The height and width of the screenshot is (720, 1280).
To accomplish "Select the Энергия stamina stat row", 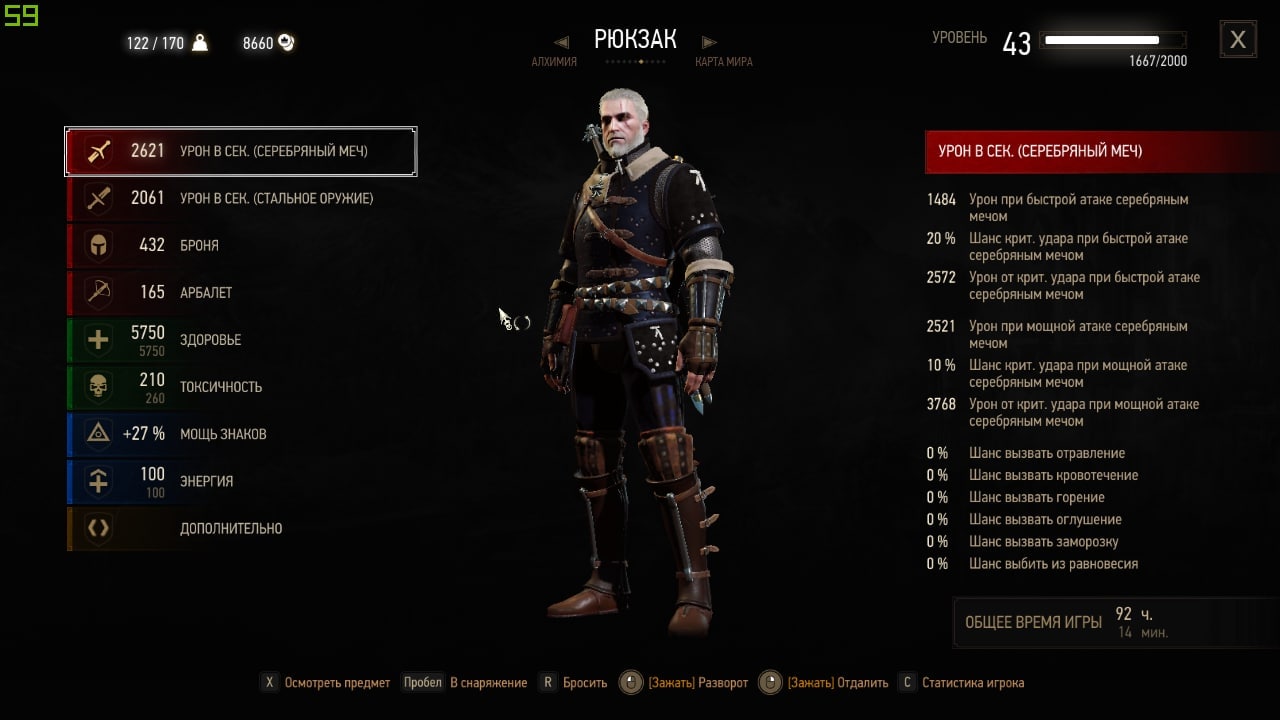I will point(241,481).
